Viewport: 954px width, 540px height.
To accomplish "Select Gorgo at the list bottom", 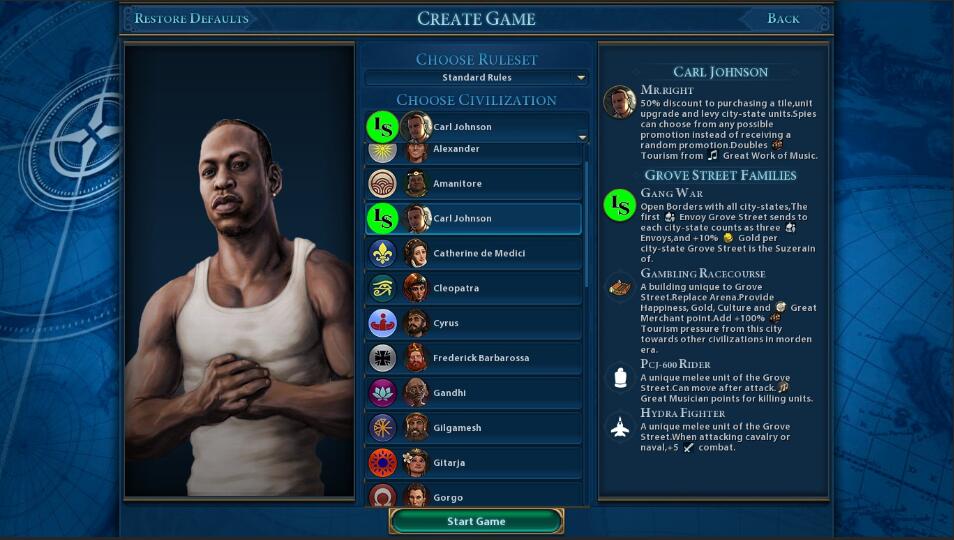I will tap(474, 496).
